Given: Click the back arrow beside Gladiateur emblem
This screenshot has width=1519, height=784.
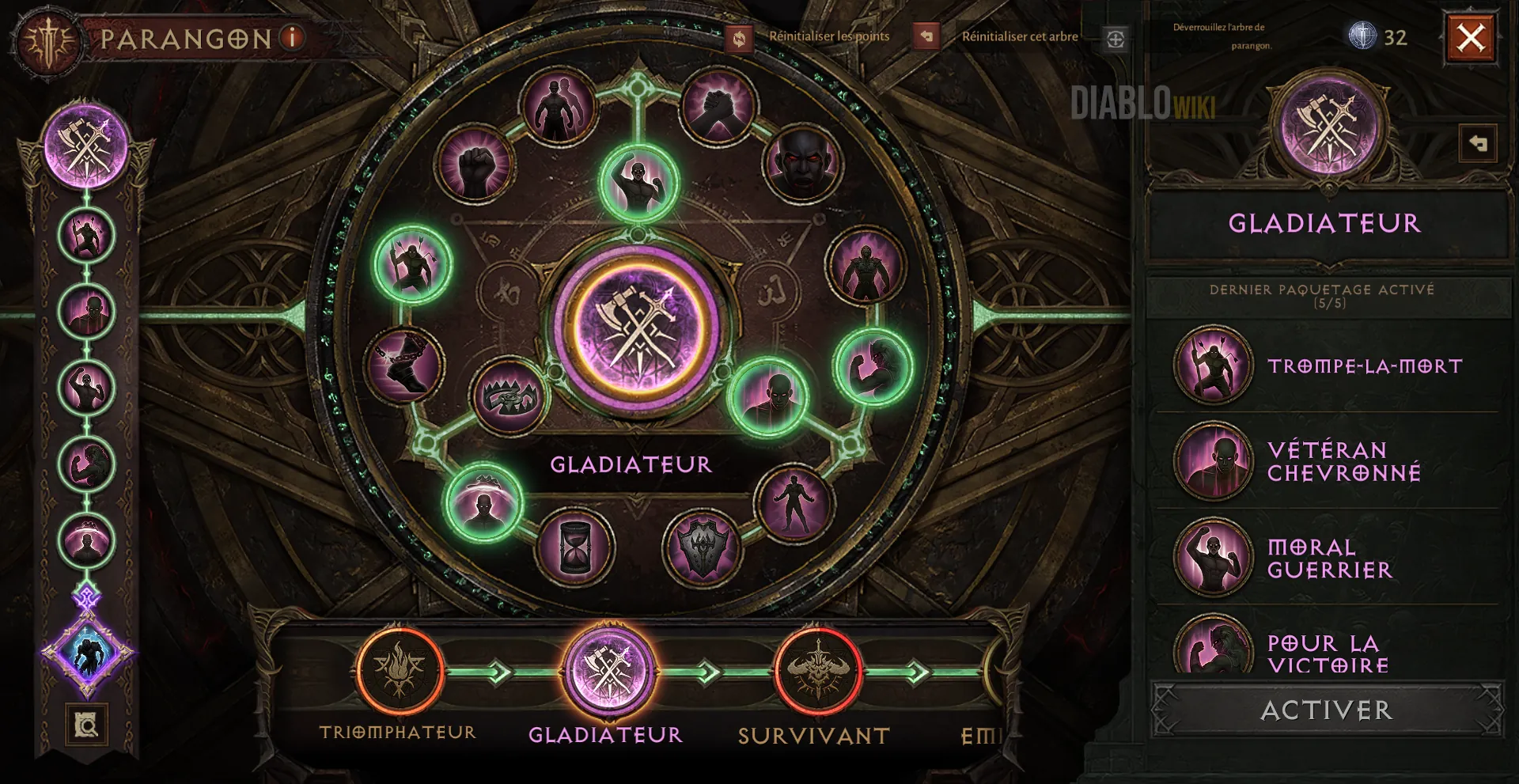Looking at the screenshot, I should 1477,144.
